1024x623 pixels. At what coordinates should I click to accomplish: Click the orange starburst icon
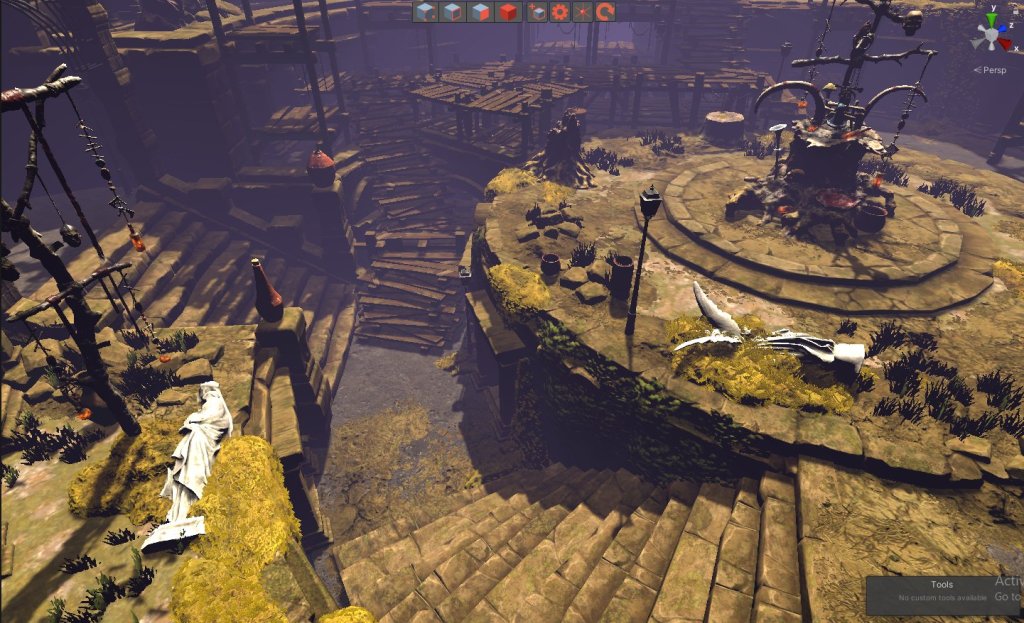(x=582, y=12)
